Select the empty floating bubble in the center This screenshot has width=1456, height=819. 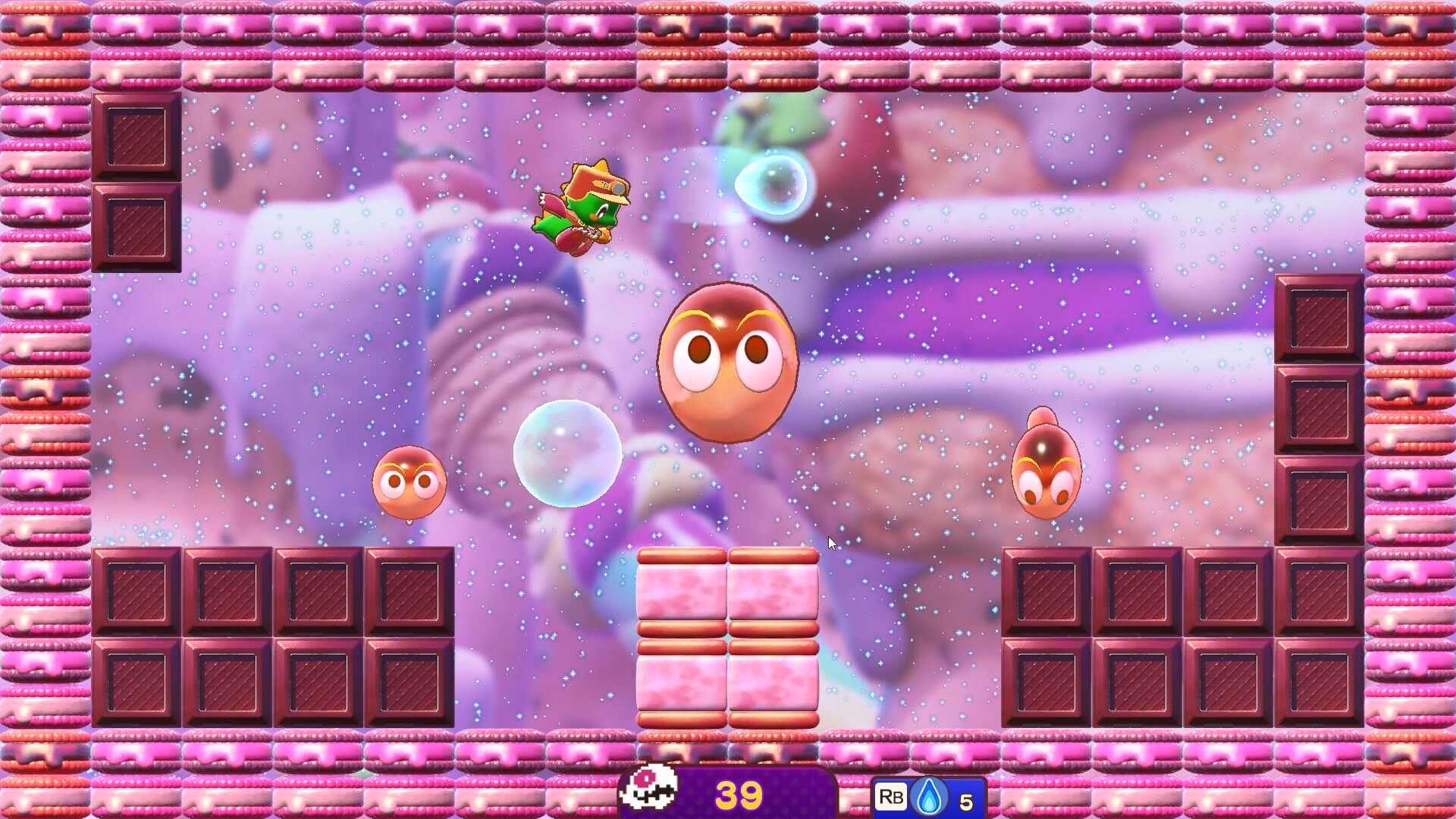click(569, 455)
